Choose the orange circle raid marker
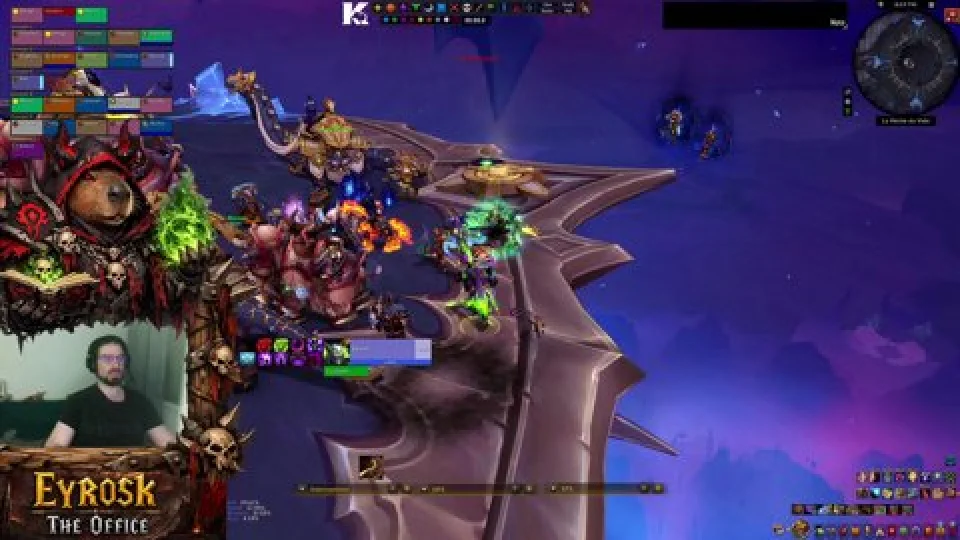Screen dimensions: 960x540 [x=390, y=8]
